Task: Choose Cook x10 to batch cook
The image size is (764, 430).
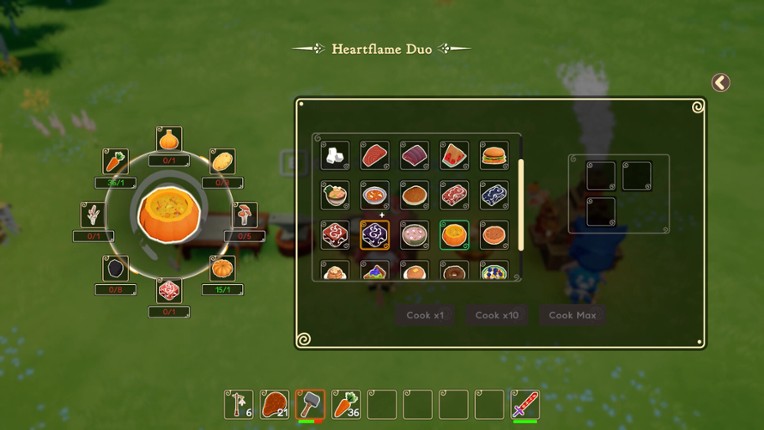Action: [x=497, y=315]
